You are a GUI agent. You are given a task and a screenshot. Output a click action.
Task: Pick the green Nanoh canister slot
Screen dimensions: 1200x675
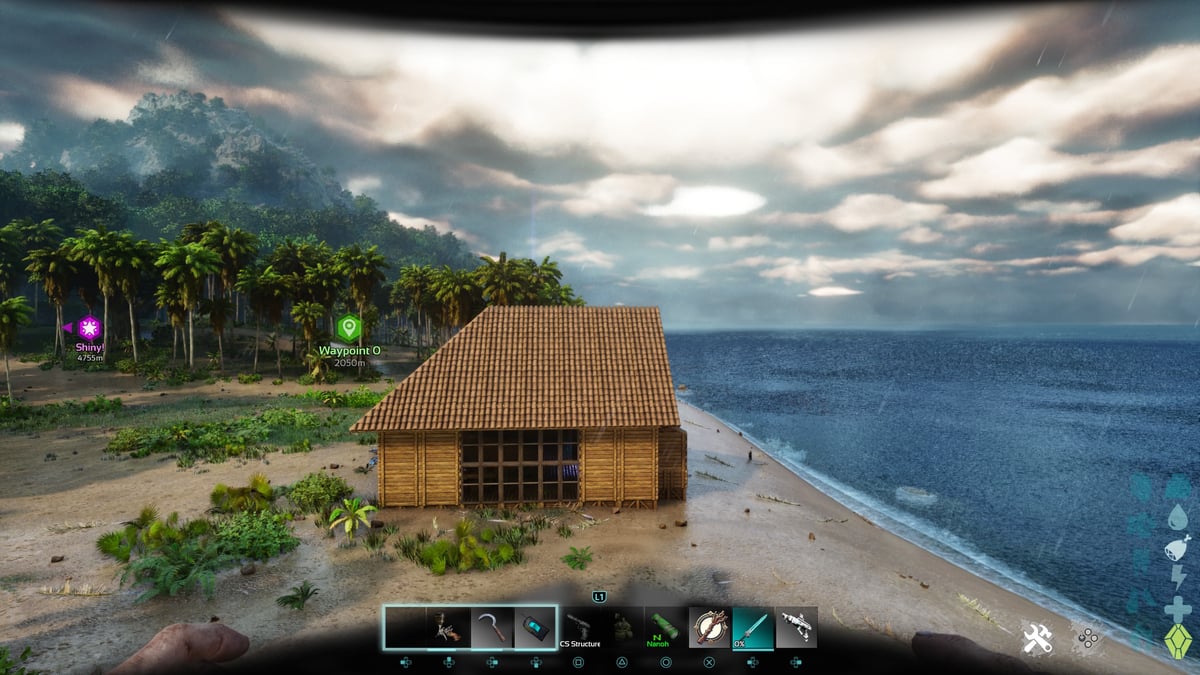pyautogui.click(x=665, y=628)
